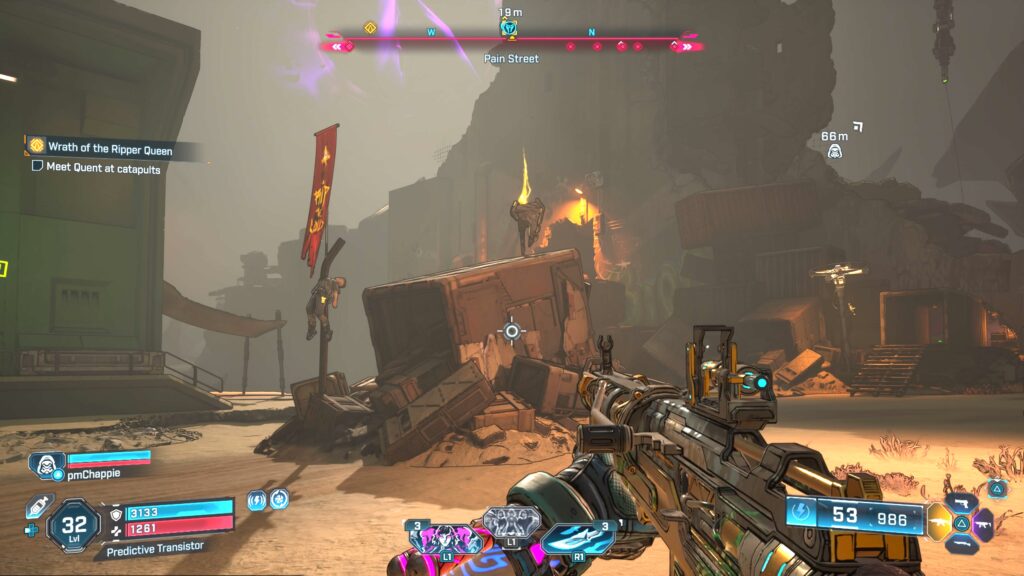Click the shock element icon by ammo
This screenshot has width=1024, height=576.
(802, 517)
